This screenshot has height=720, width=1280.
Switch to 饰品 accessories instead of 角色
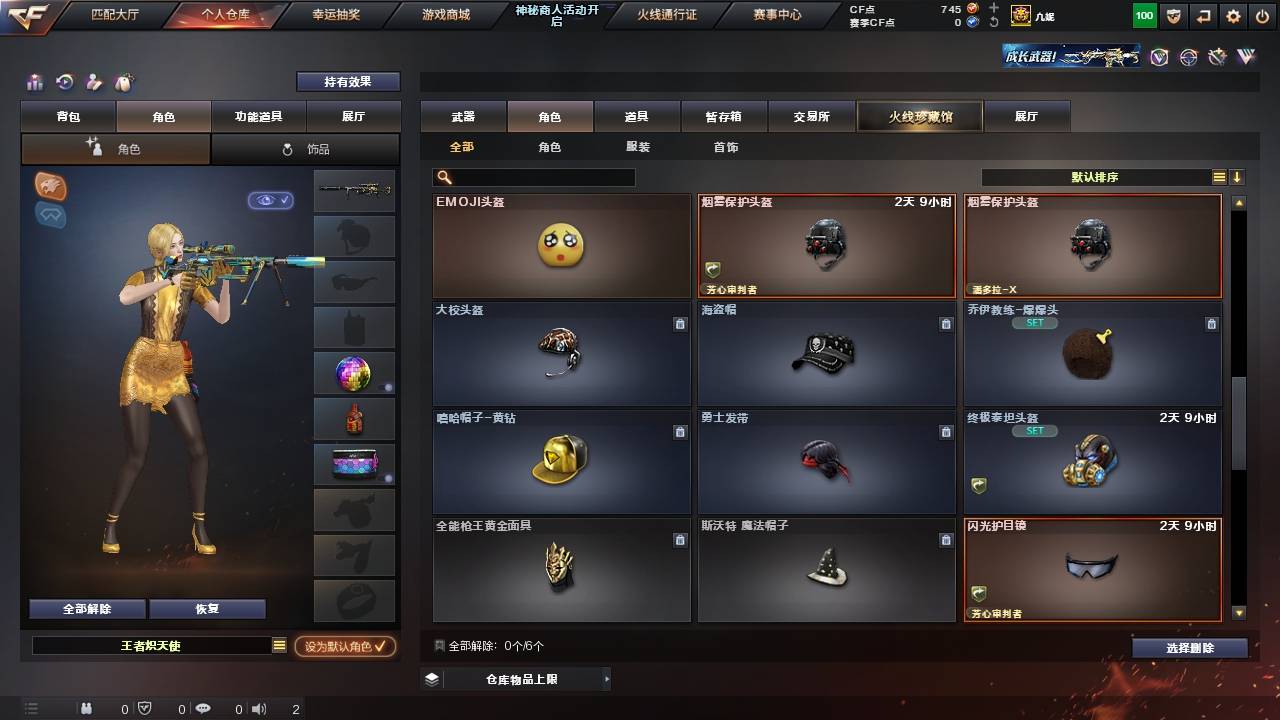pos(304,148)
